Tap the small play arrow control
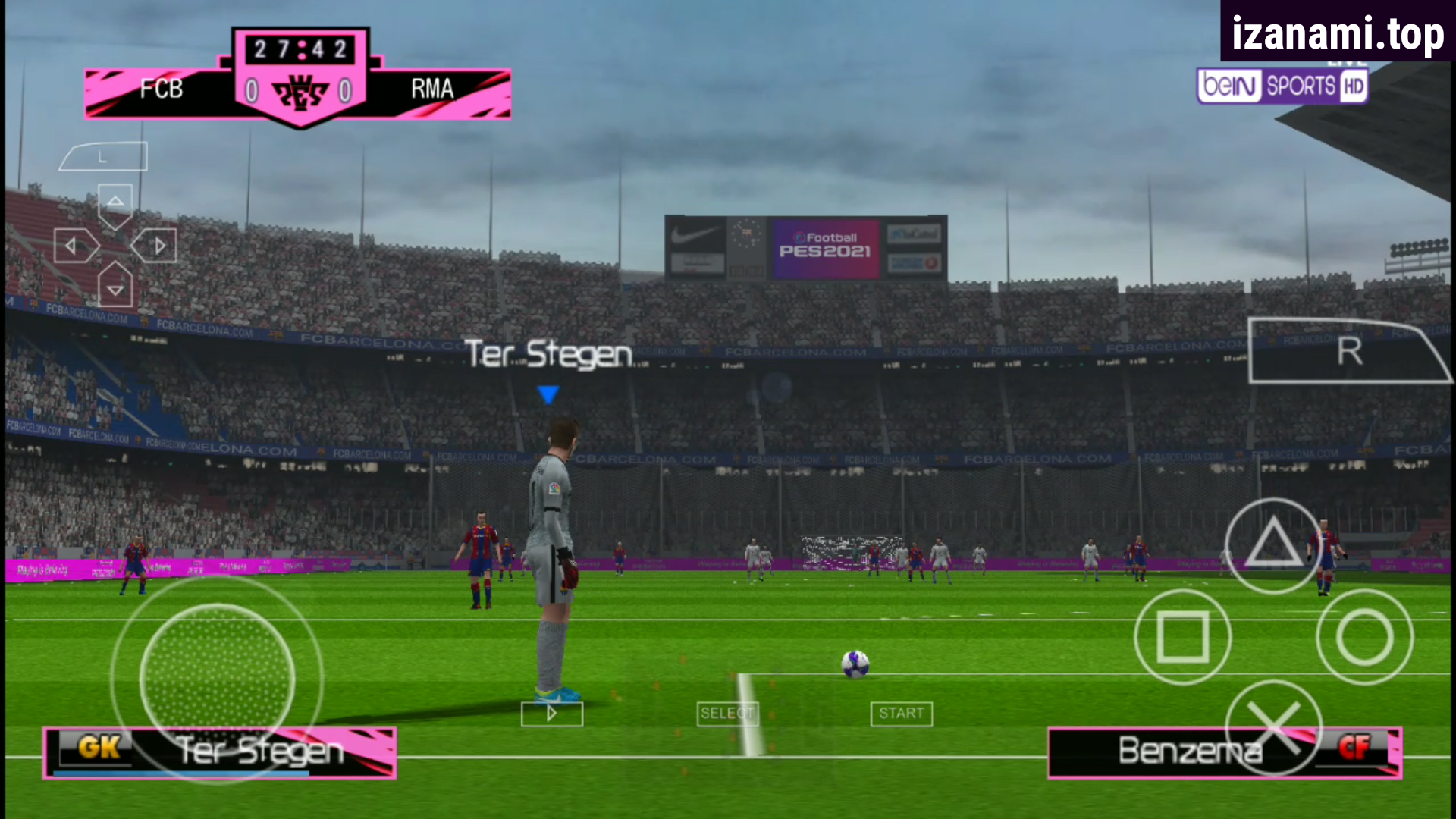 pos(551,713)
